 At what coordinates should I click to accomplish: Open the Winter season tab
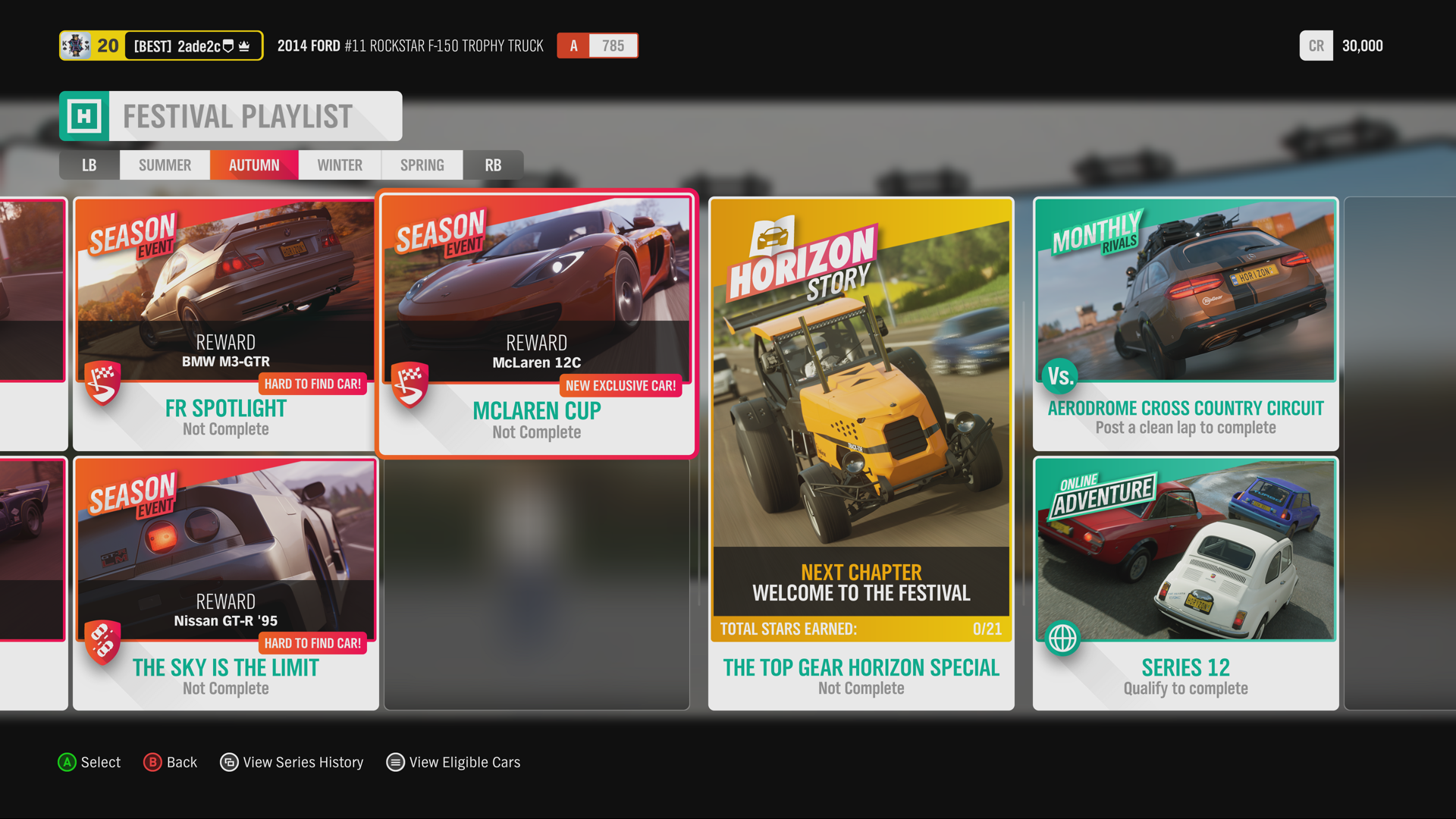click(x=340, y=165)
